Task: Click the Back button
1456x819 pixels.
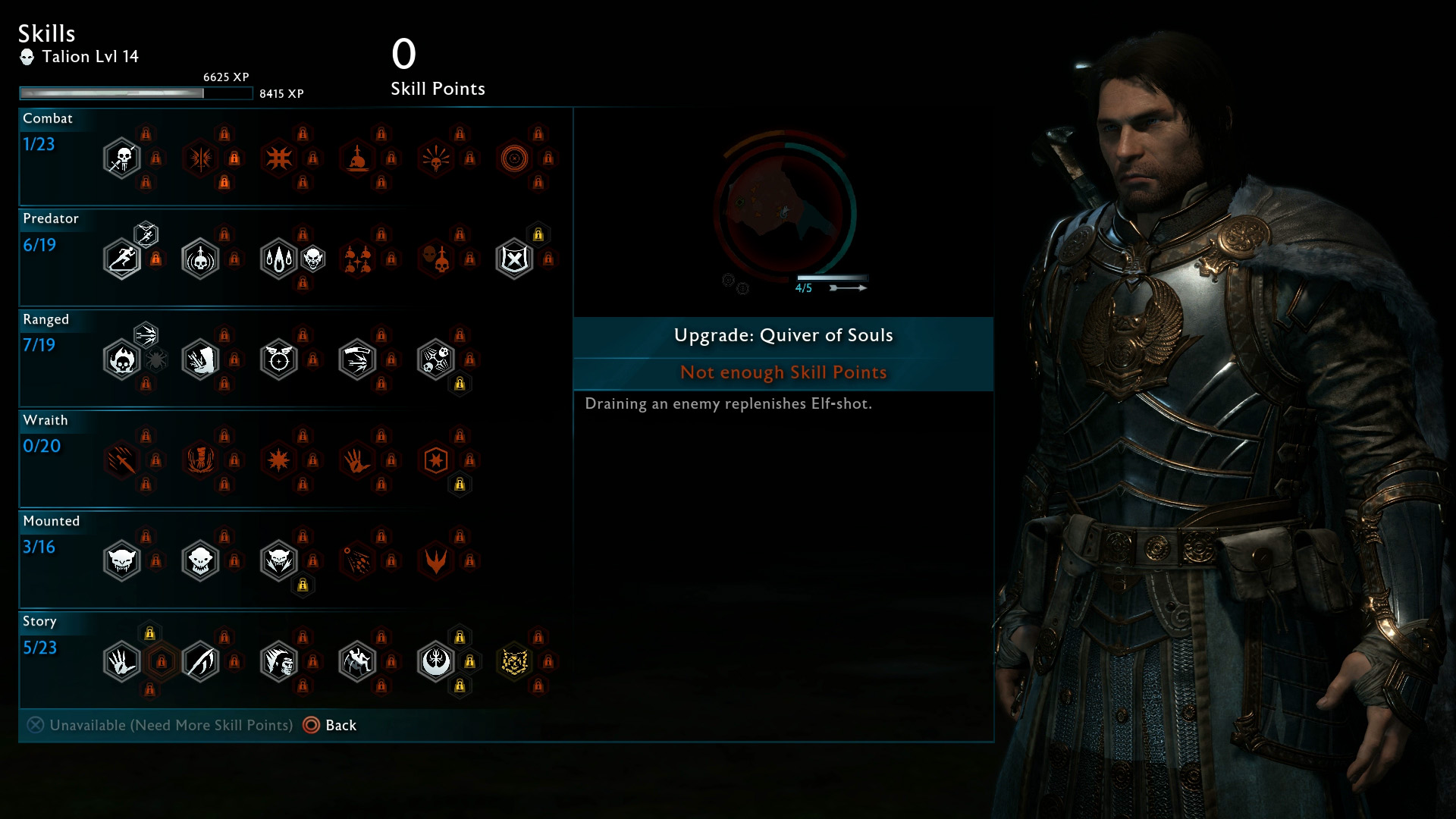Action: (x=330, y=725)
